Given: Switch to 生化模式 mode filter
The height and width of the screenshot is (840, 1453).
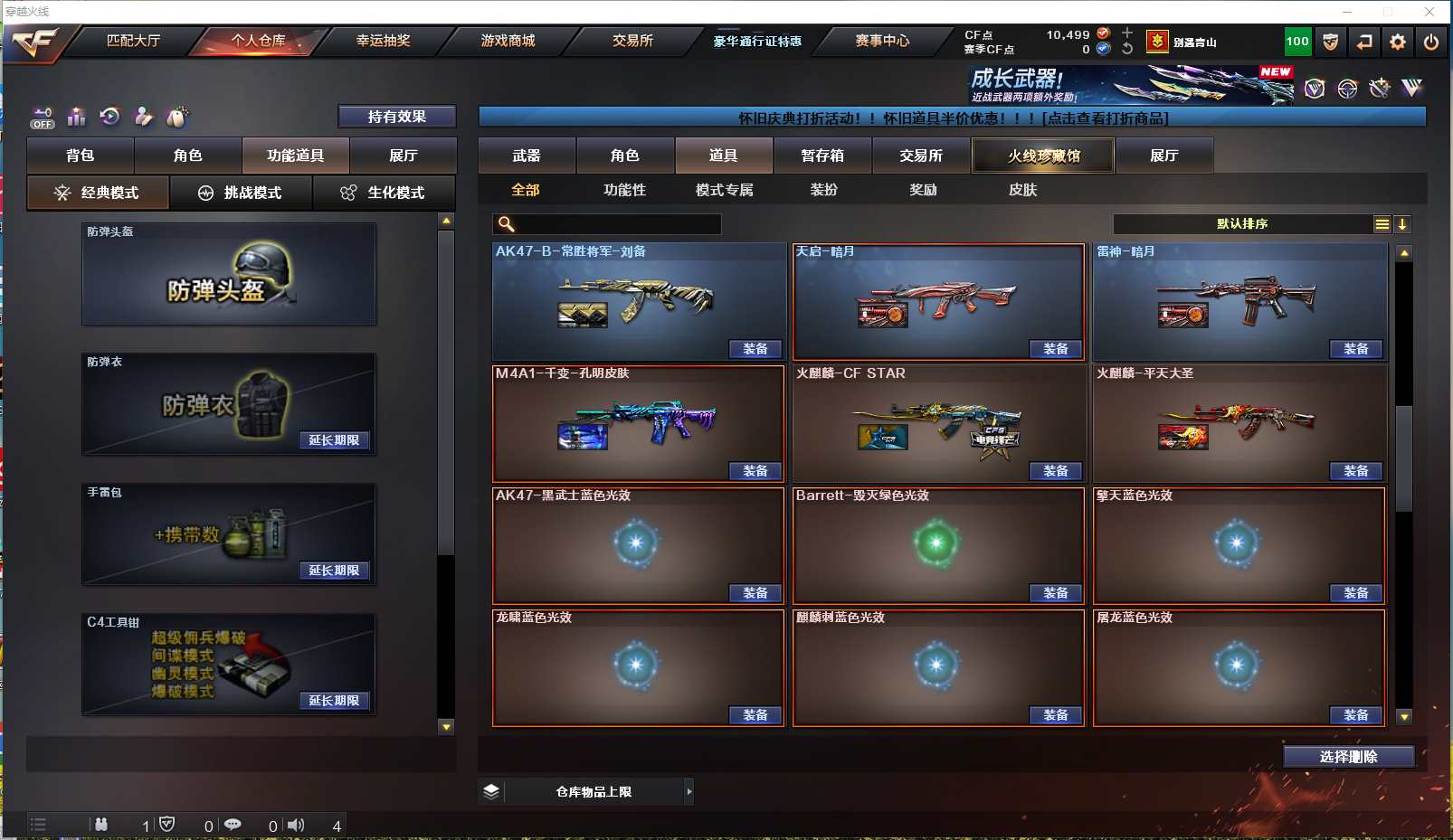Looking at the screenshot, I should tap(384, 193).
